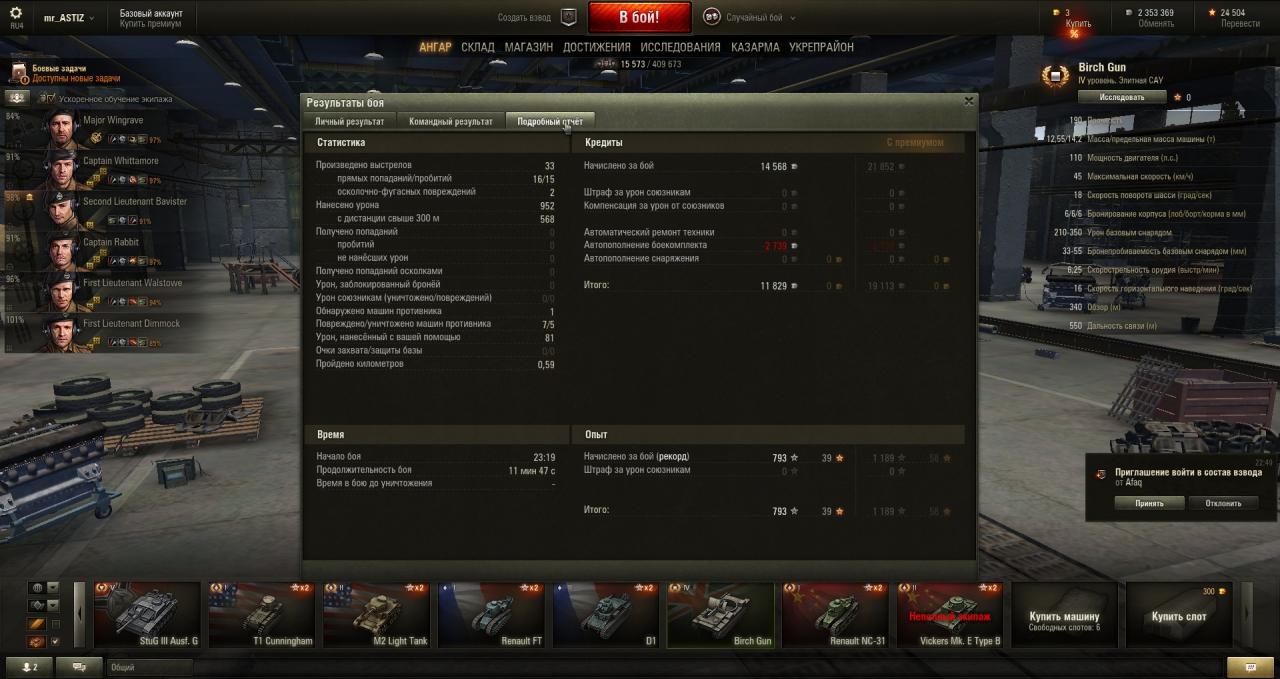
Task: Decline the platoon invite with Отклонить
Action: point(1223,503)
